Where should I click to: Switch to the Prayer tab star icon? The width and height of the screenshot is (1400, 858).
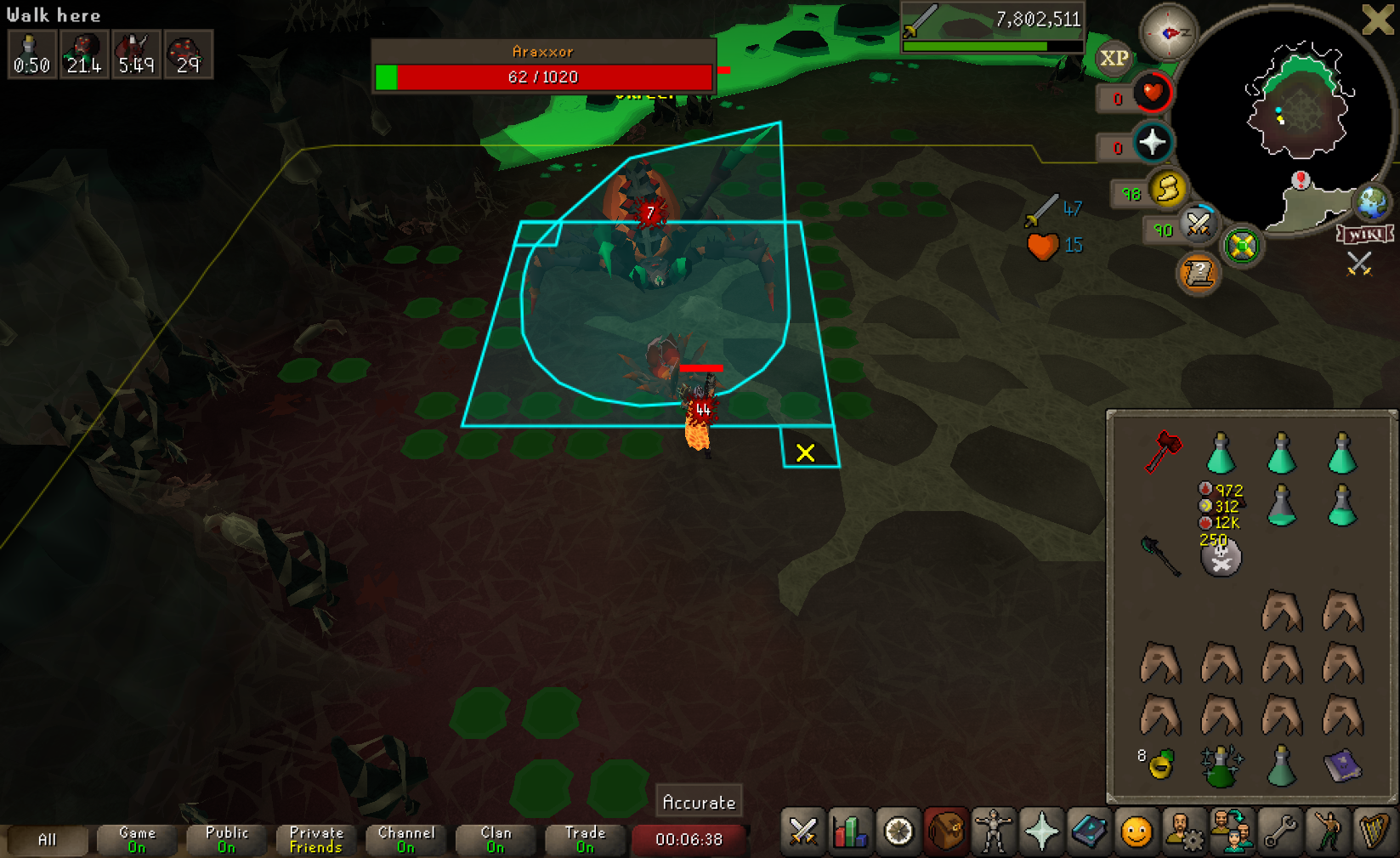(x=1040, y=832)
